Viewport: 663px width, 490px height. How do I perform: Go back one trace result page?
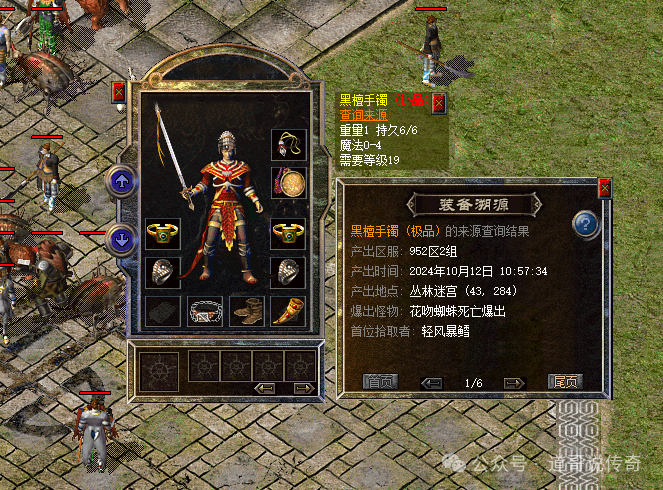[432, 382]
